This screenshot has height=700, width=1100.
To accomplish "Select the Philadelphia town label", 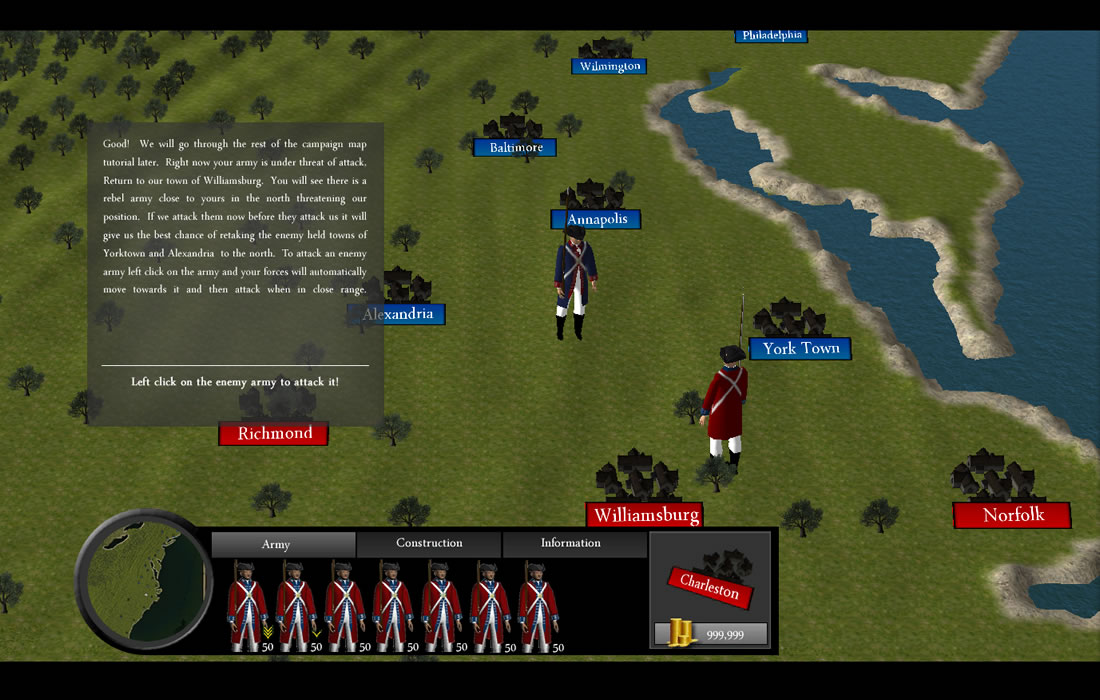I will coord(772,36).
